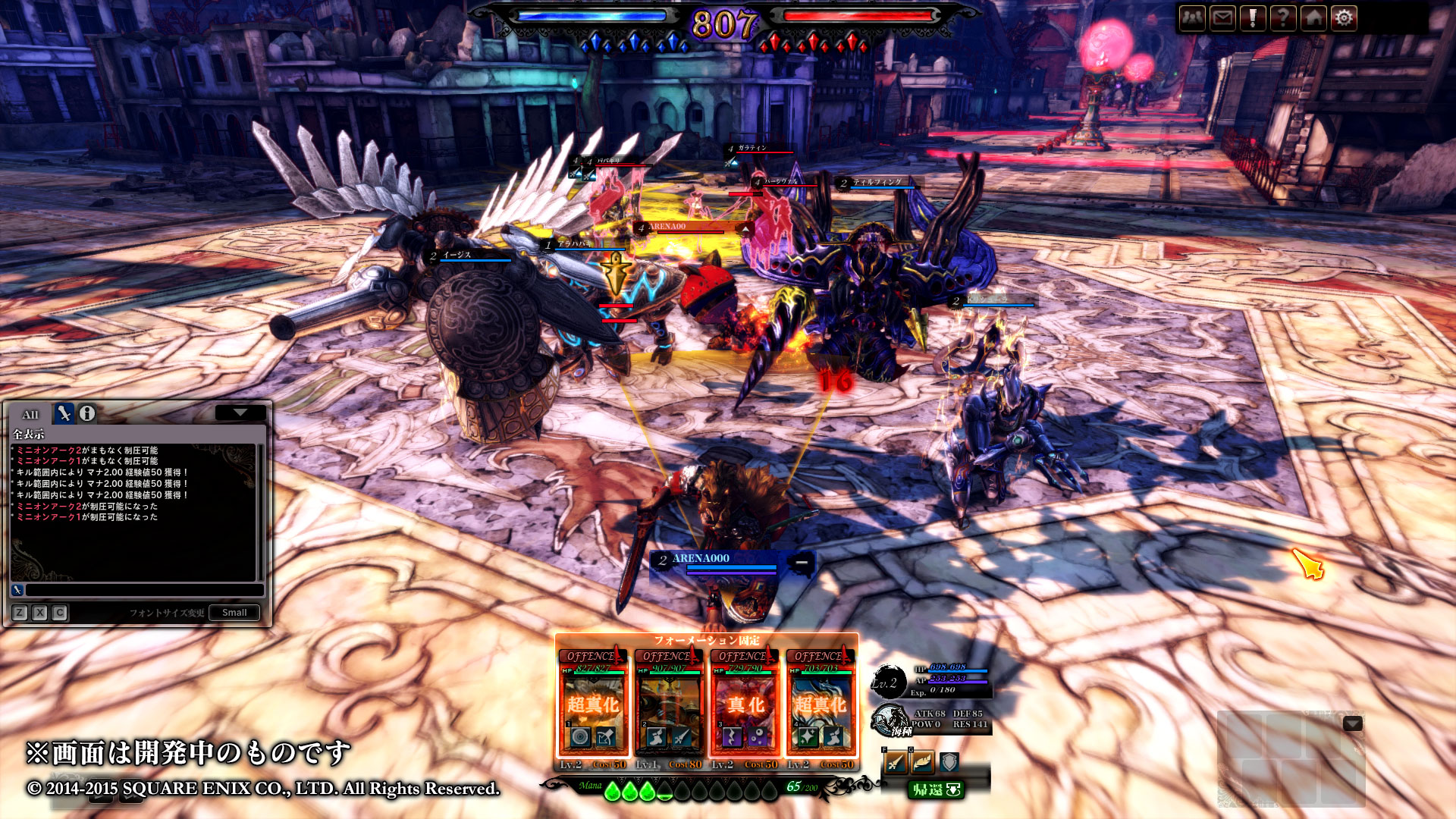Select the second OFFENCE card costing 80
Viewport: 1456px width, 819px height.
(669, 705)
